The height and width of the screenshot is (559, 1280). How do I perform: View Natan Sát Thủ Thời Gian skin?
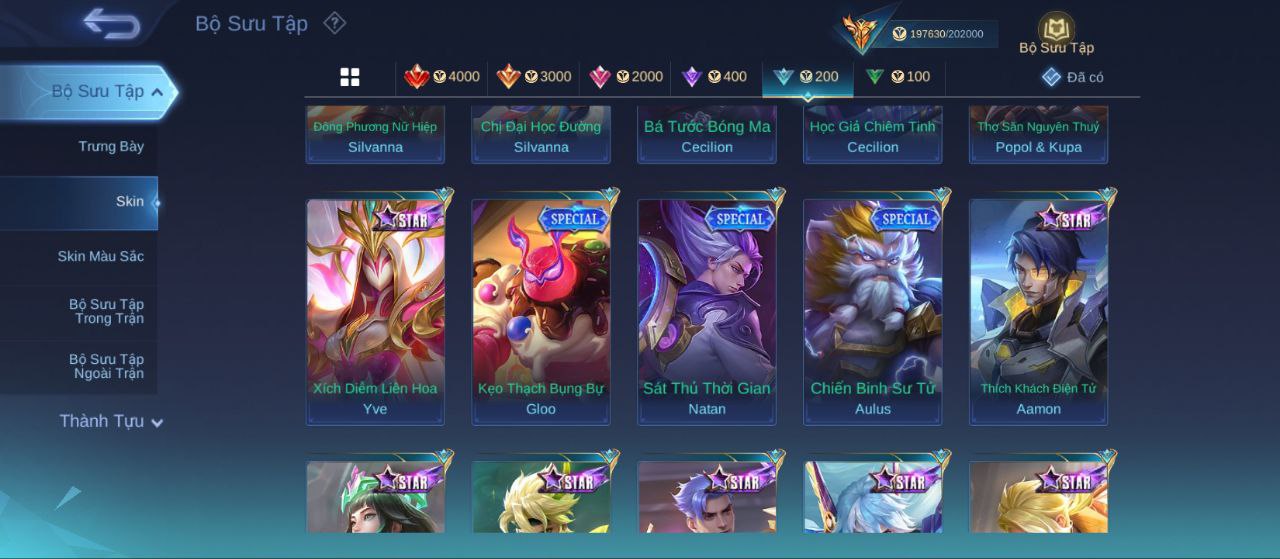(707, 310)
